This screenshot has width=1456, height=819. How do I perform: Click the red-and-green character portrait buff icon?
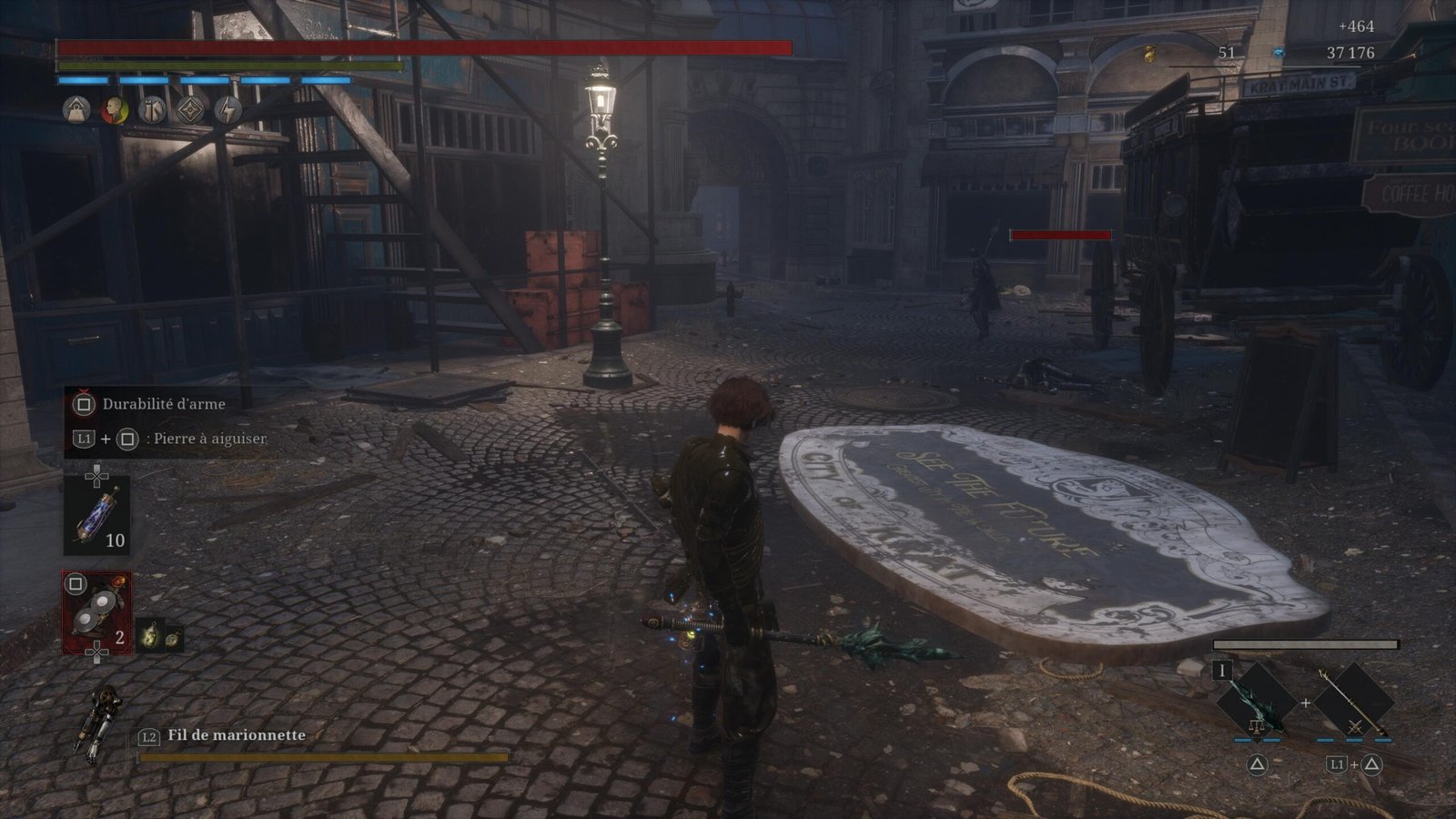pos(114,110)
